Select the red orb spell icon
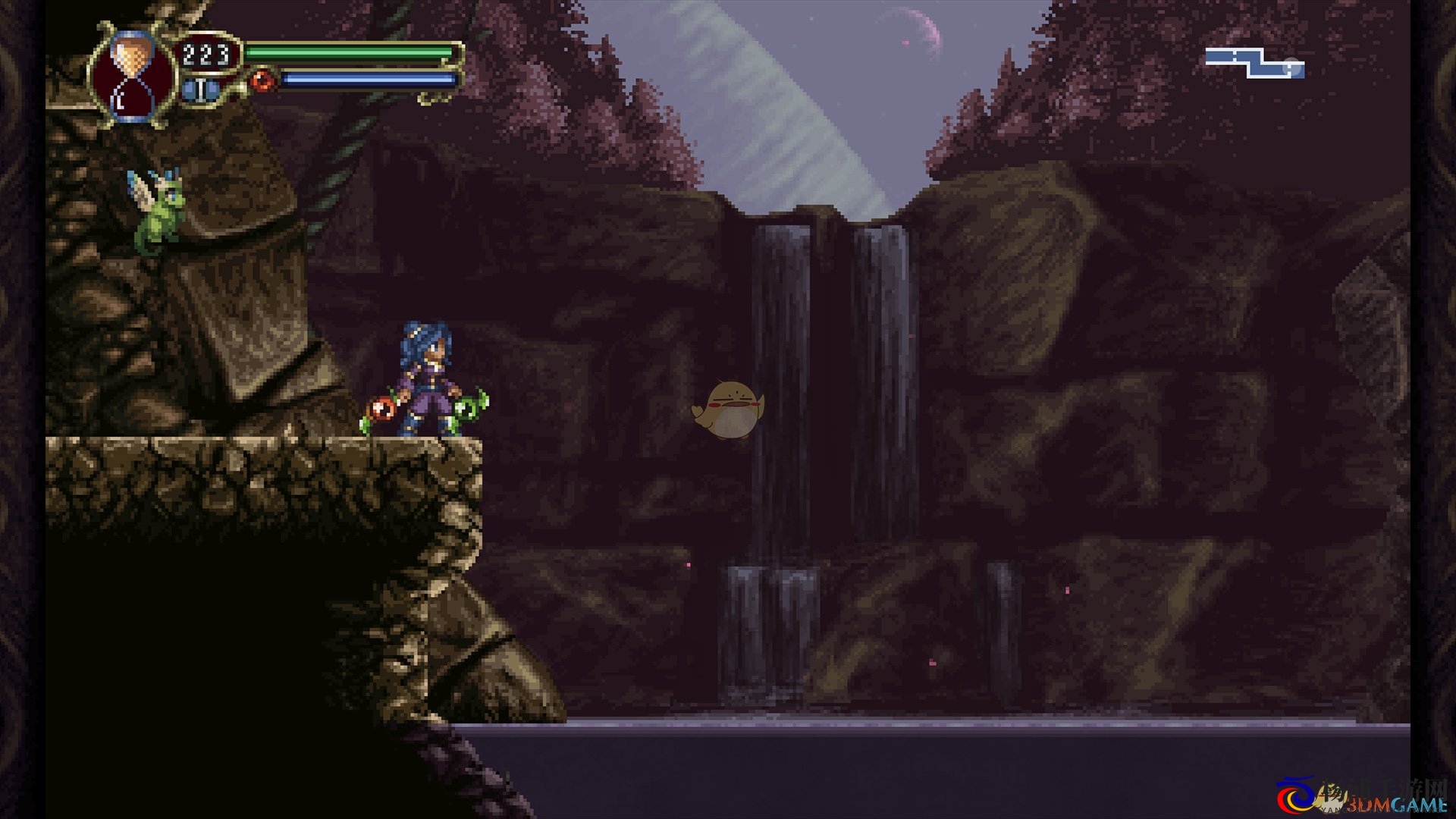 coord(262,80)
